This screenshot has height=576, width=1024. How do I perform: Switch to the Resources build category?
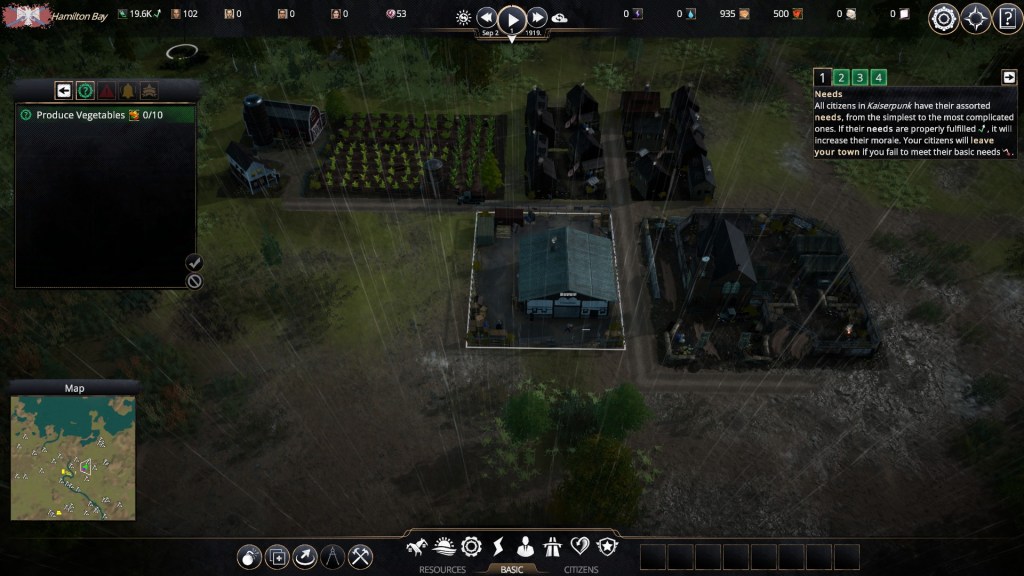point(442,570)
